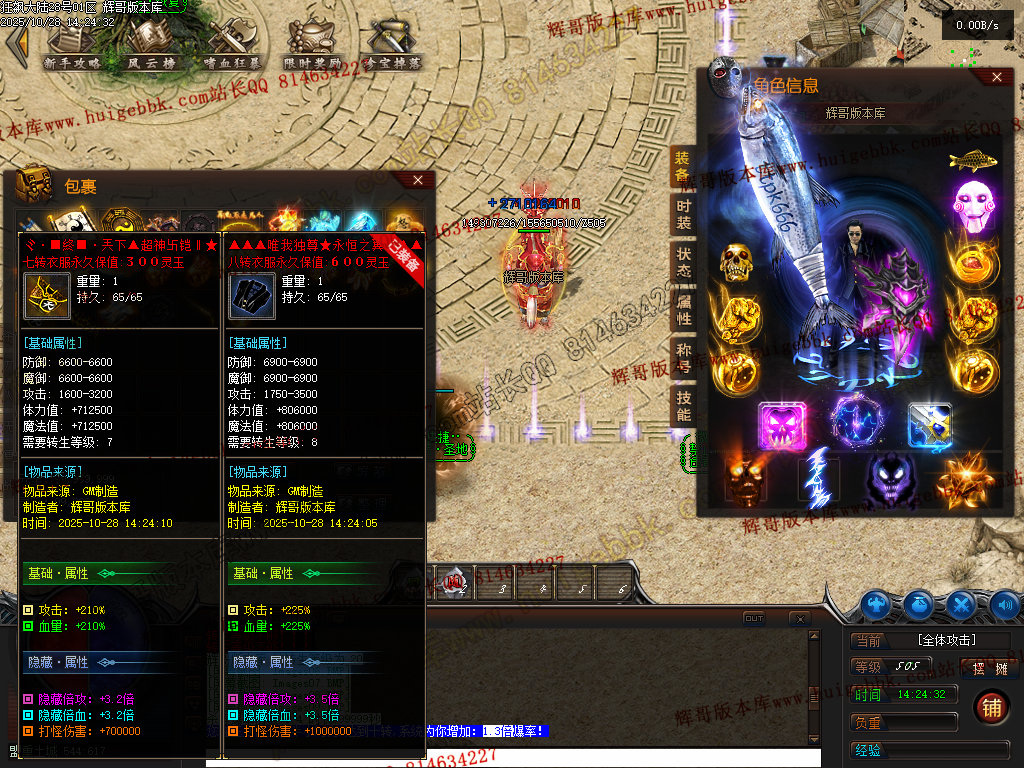Click the OUT button on chat panel

click(754, 619)
